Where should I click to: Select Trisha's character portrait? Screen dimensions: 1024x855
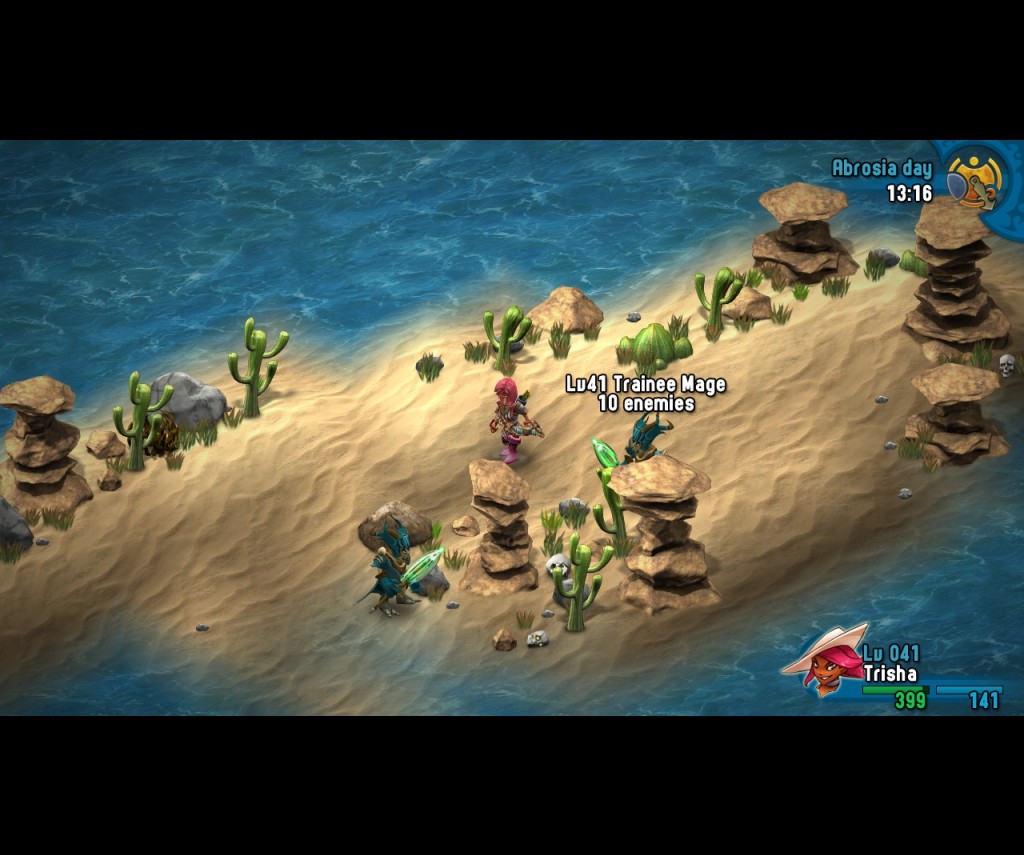(x=826, y=662)
